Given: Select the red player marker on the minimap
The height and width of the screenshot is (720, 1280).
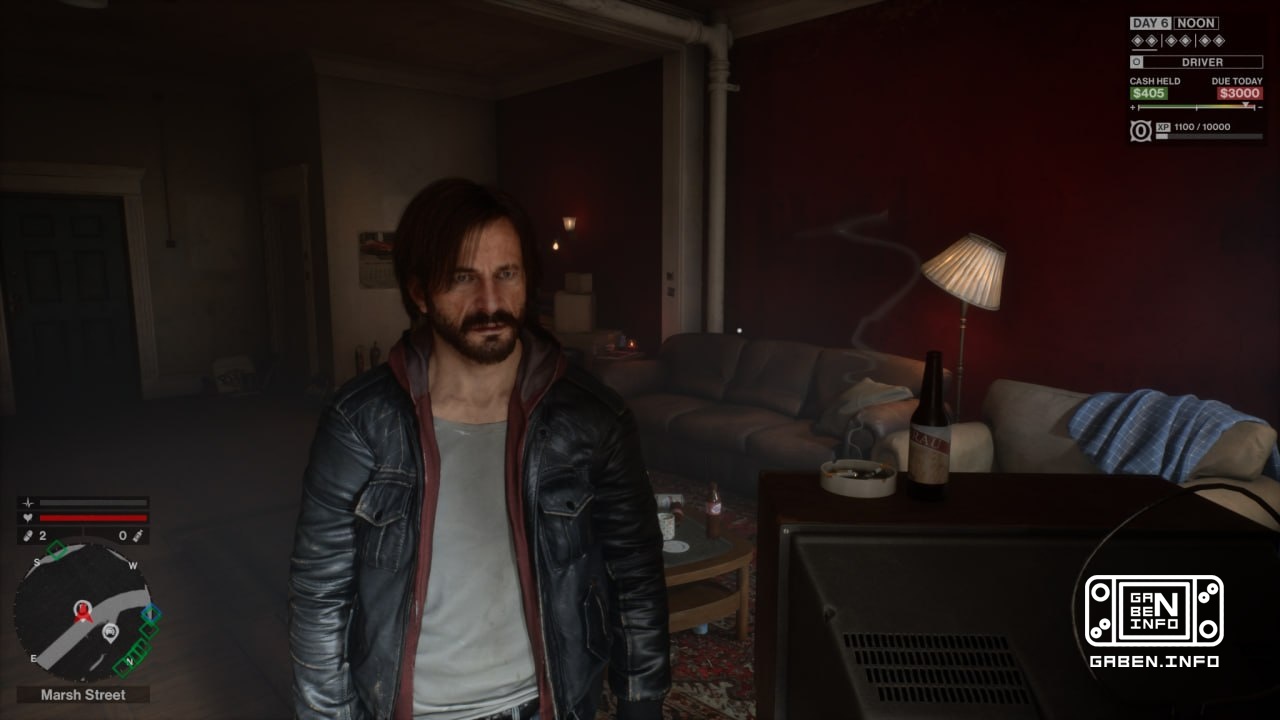Looking at the screenshot, I should click(x=83, y=613).
